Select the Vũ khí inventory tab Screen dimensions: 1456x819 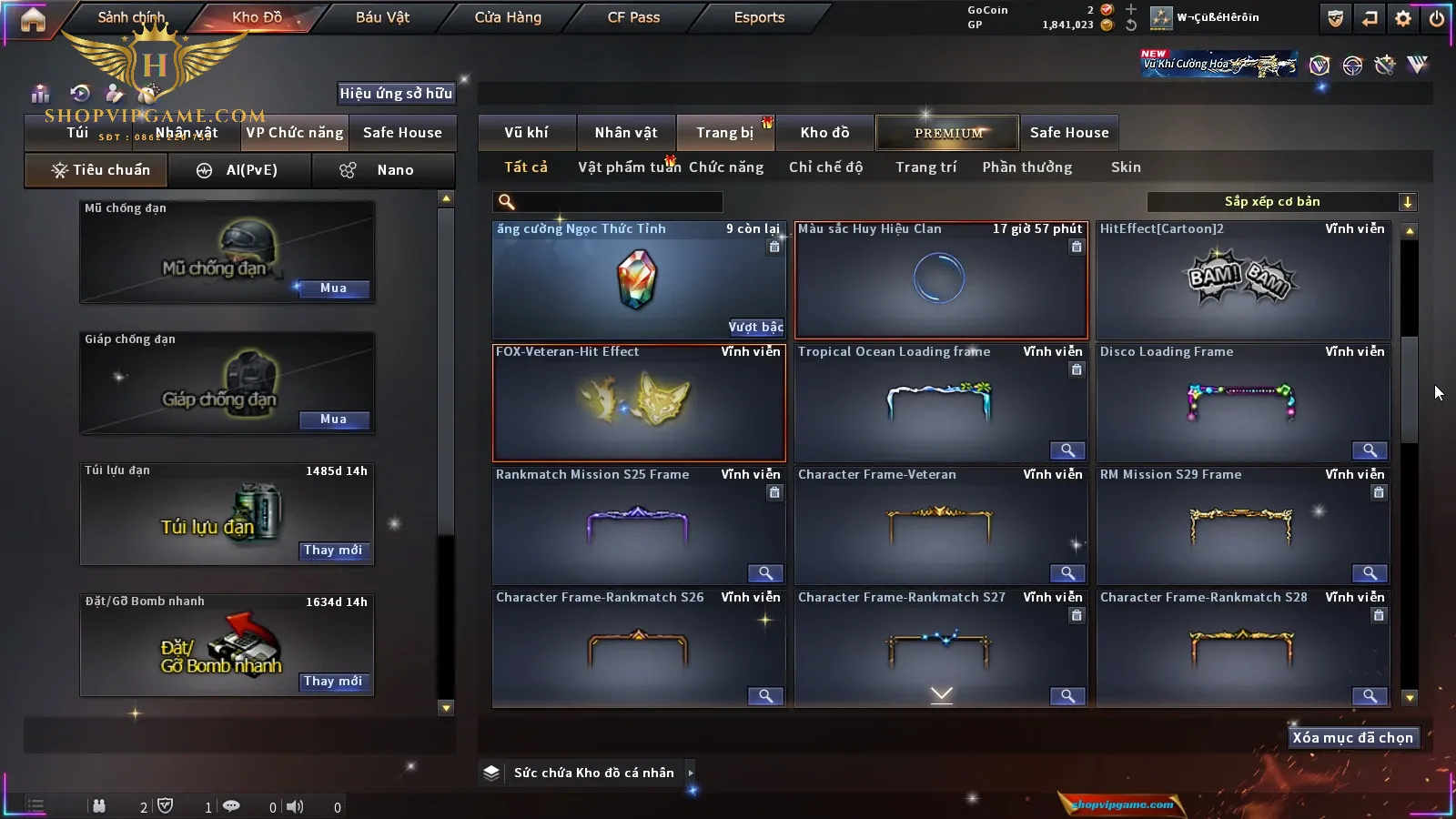(526, 133)
